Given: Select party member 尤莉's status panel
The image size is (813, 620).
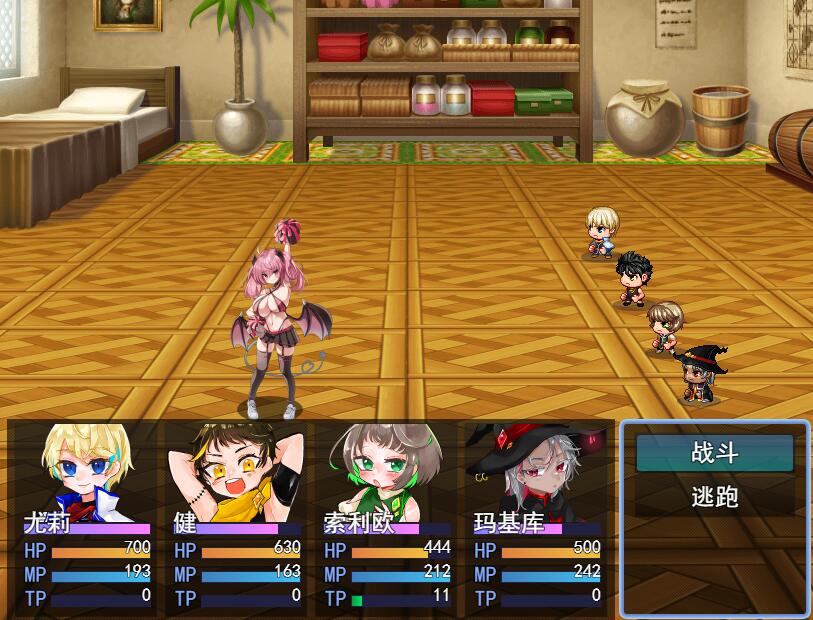Looking at the screenshot, I should pyautogui.click(x=87, y=516).
